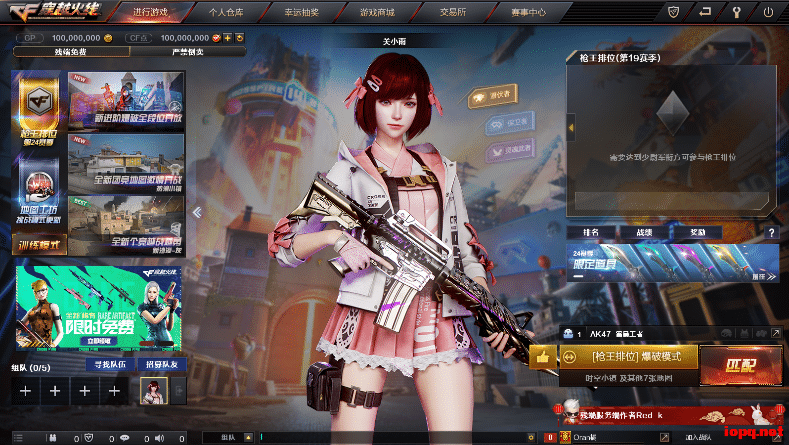
Task: Open the 限时免费 limited-time free banner
Action: click(x=99, y=303)
